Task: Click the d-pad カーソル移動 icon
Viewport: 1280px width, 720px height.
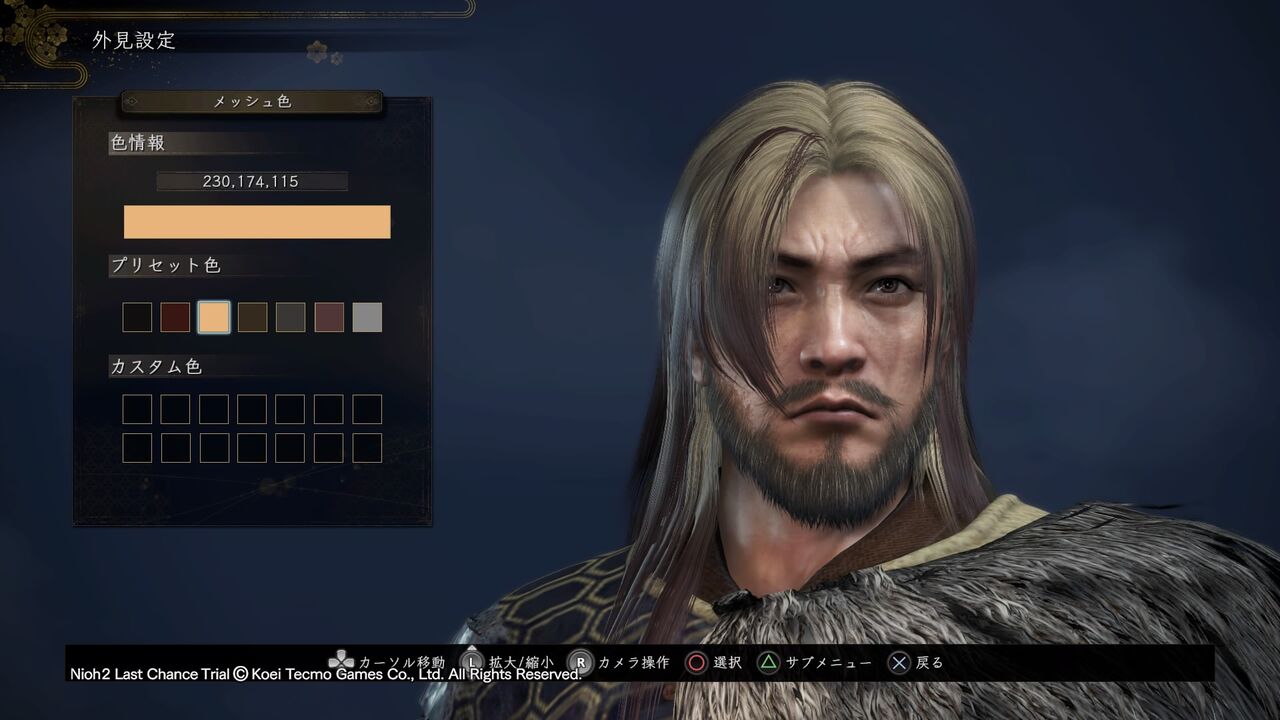Action: pyautogui.click(x=342, y=660)
